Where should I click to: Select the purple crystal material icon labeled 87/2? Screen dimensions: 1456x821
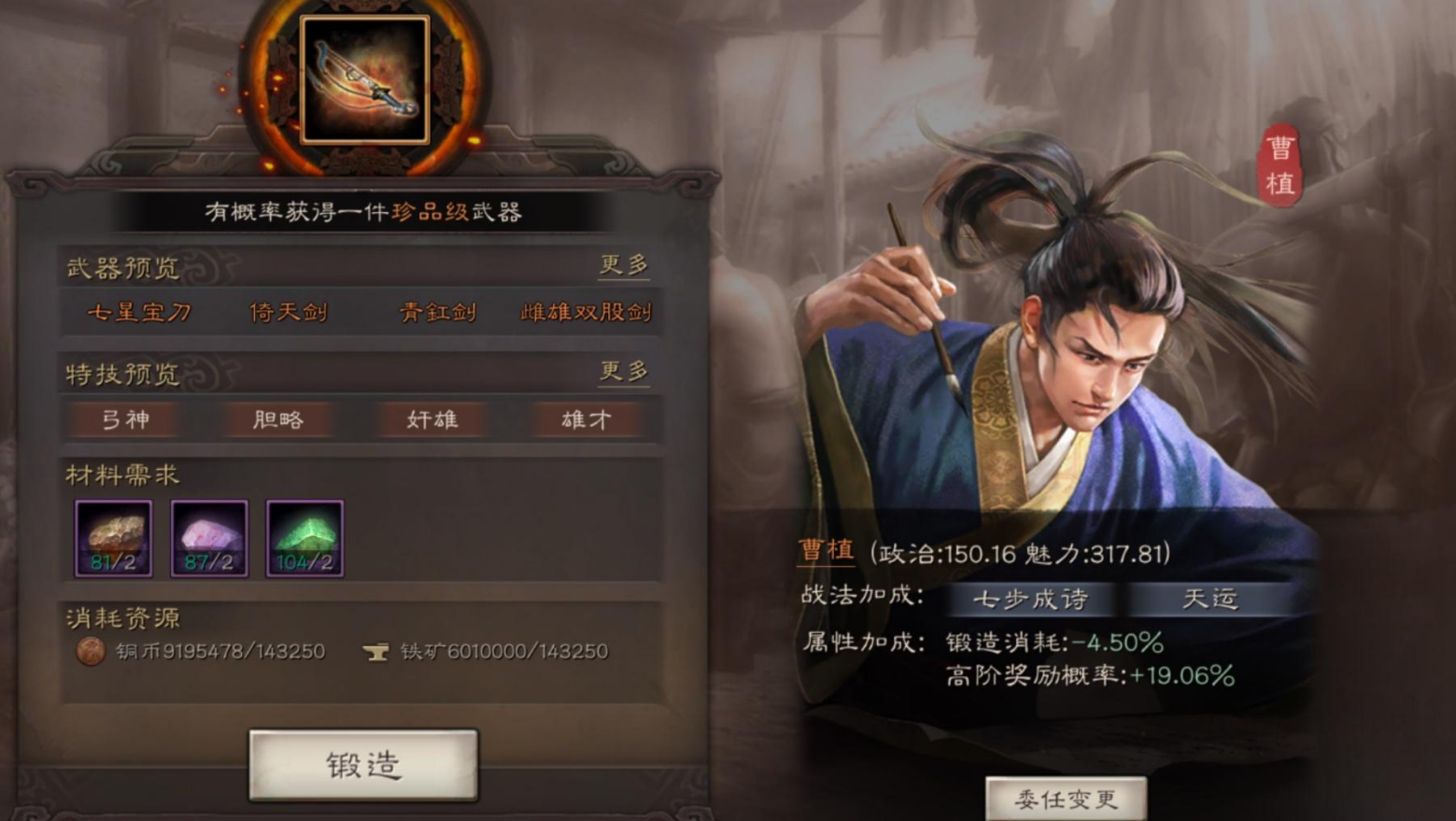point(208,537)
